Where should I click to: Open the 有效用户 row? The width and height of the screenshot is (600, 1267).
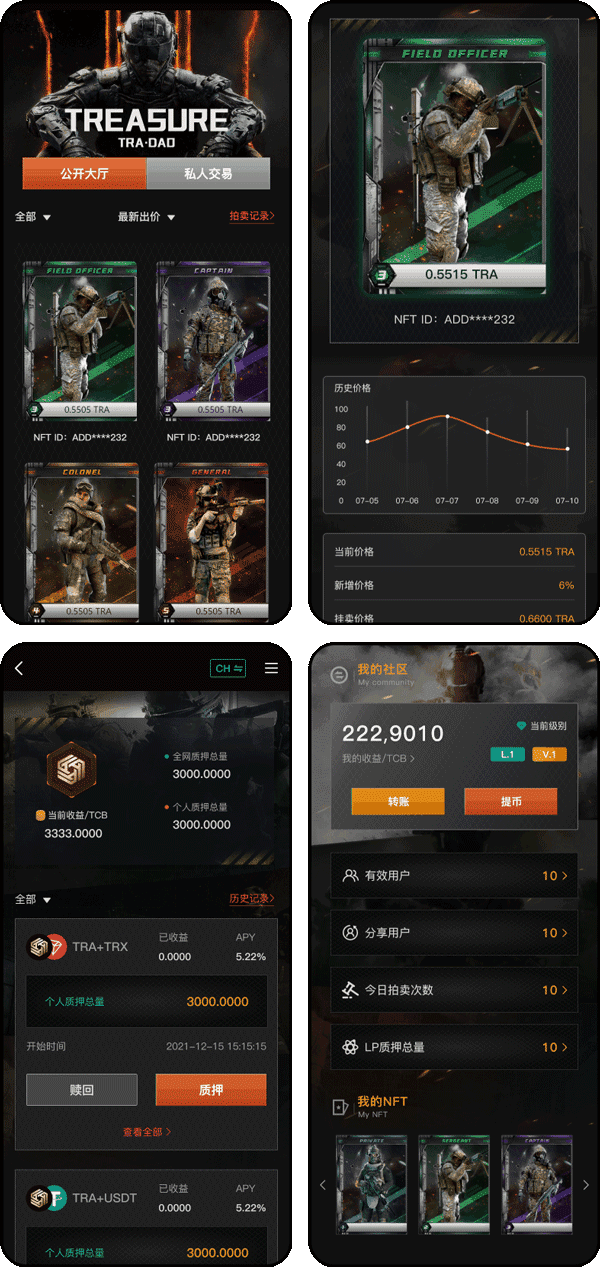click(x=454, y=876)
